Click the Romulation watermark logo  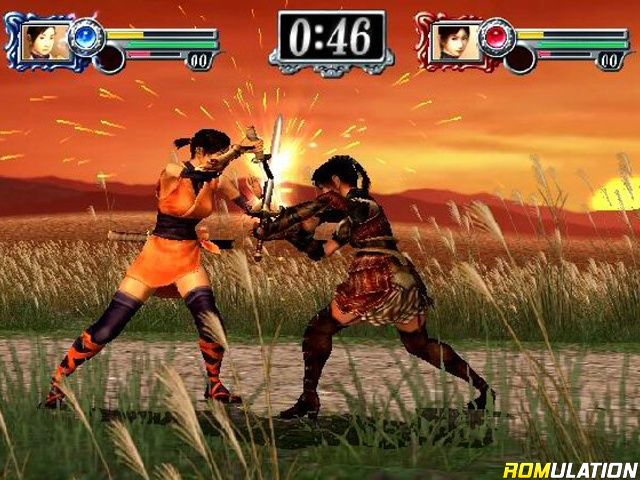(570, 469)
